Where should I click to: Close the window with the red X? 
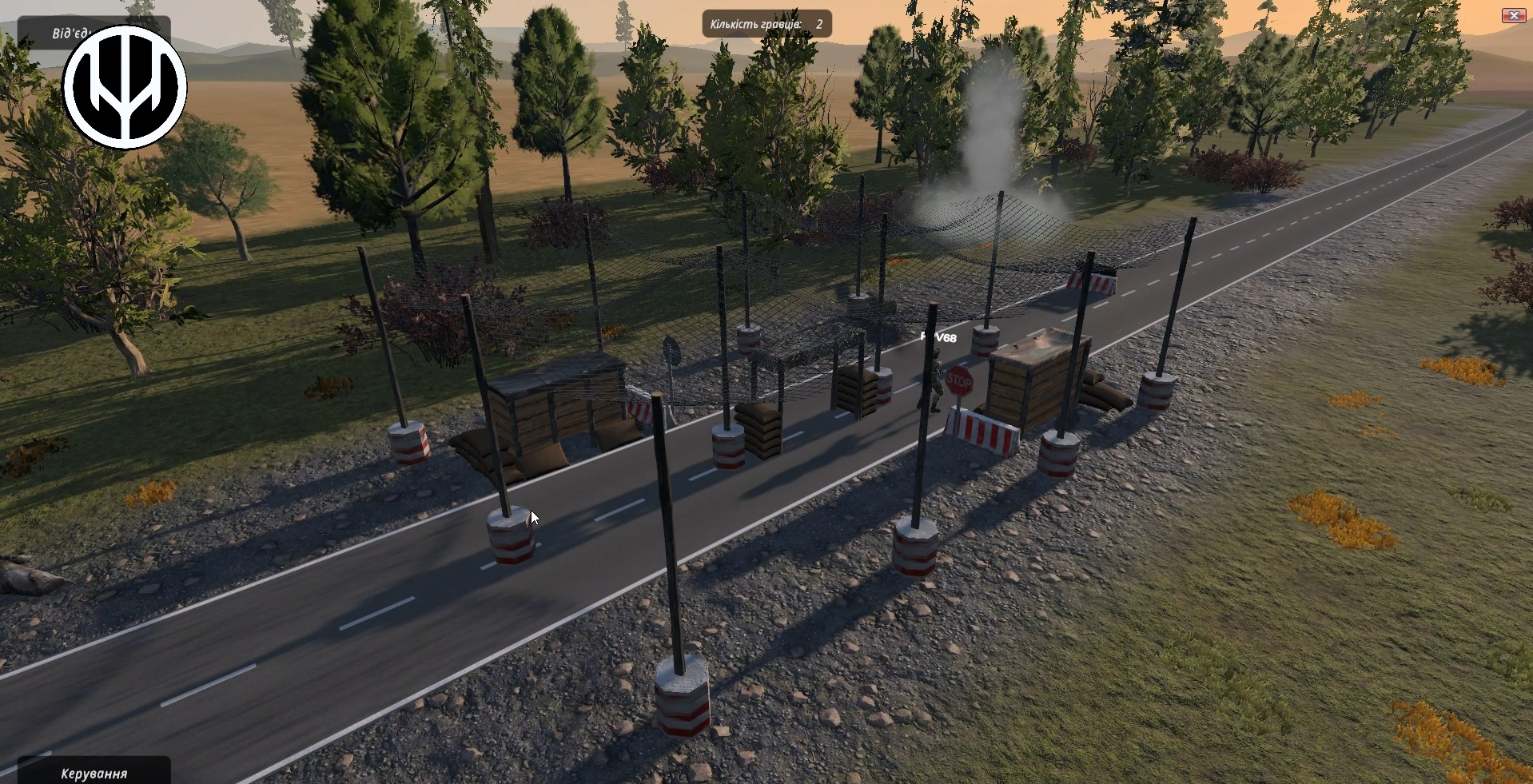[x=1513, y=15]
